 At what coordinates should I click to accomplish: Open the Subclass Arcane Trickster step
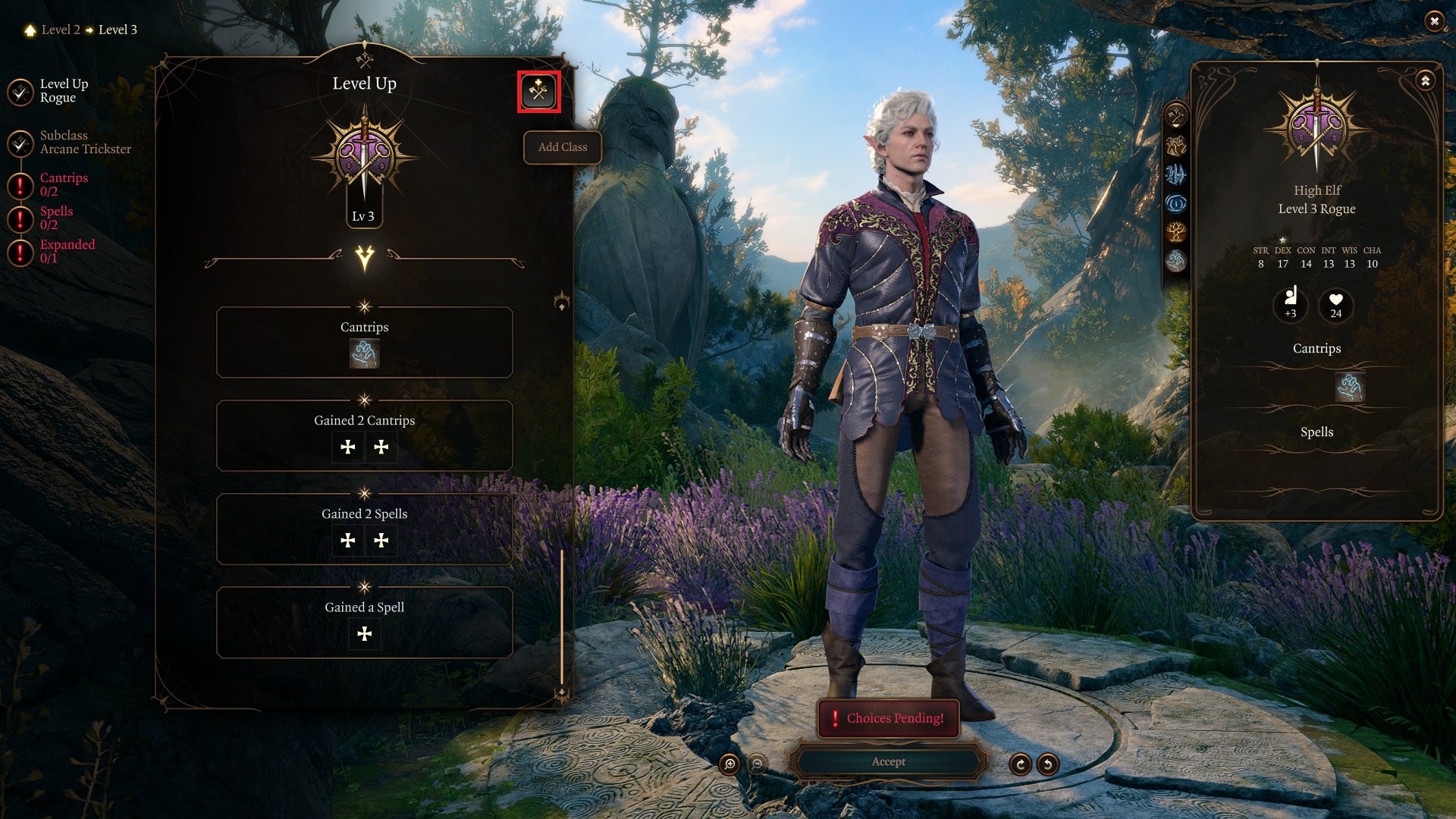click(x=83, y=143)
